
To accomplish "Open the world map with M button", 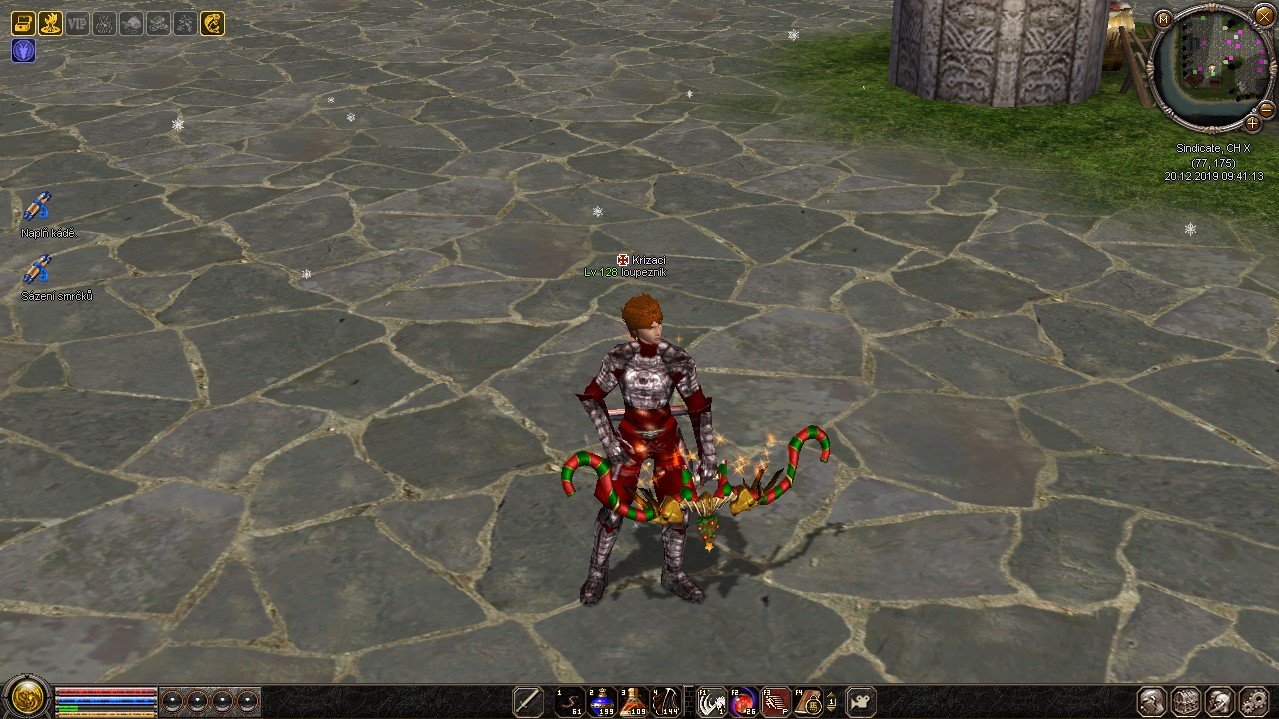I will (x=1162, y=19).
